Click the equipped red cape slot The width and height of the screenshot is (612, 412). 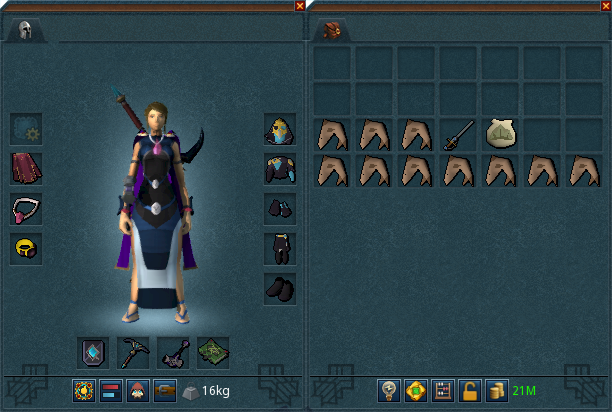click(x=26, y=168)
